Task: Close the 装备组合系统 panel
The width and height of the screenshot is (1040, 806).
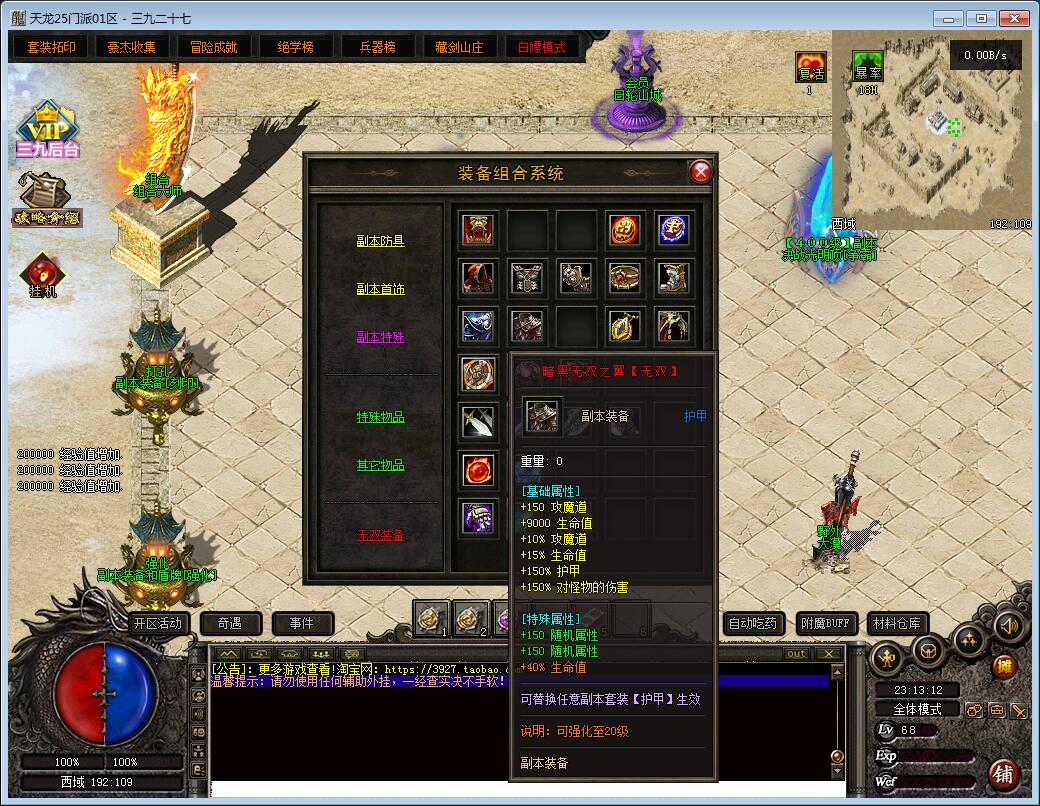Action: [701, 172]
